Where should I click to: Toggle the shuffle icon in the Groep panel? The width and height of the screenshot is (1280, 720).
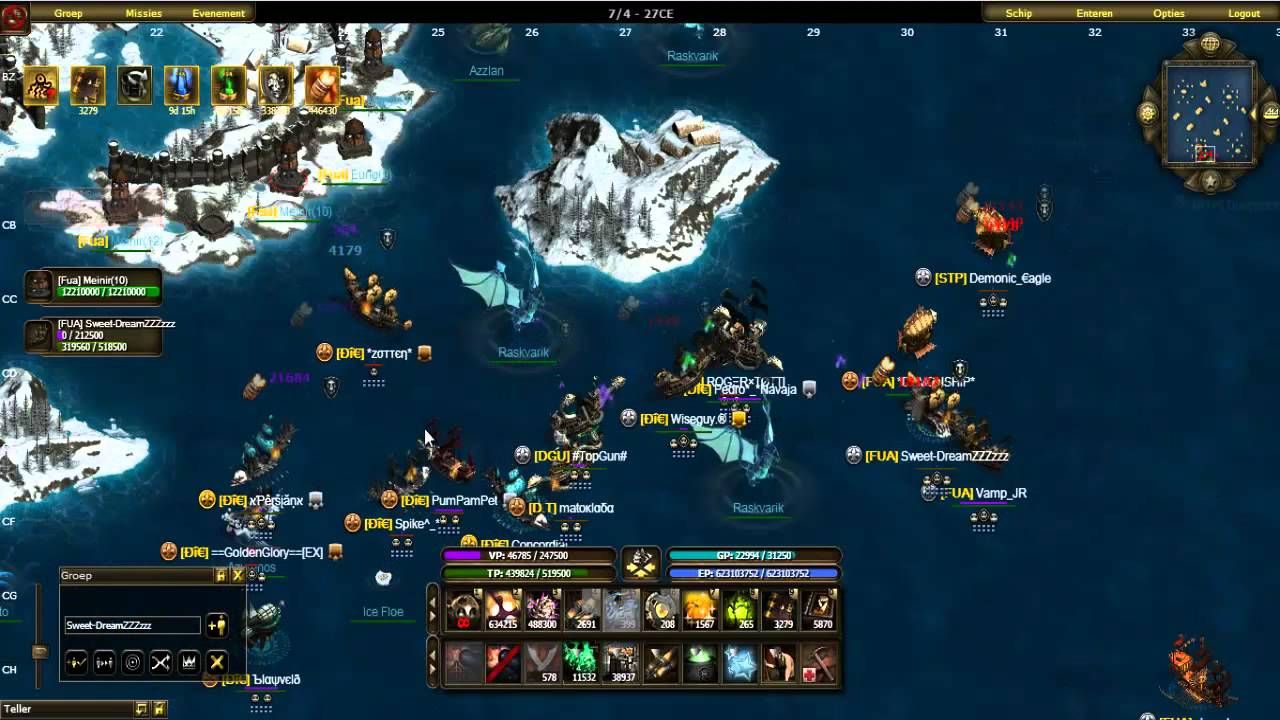pos(161,661)
